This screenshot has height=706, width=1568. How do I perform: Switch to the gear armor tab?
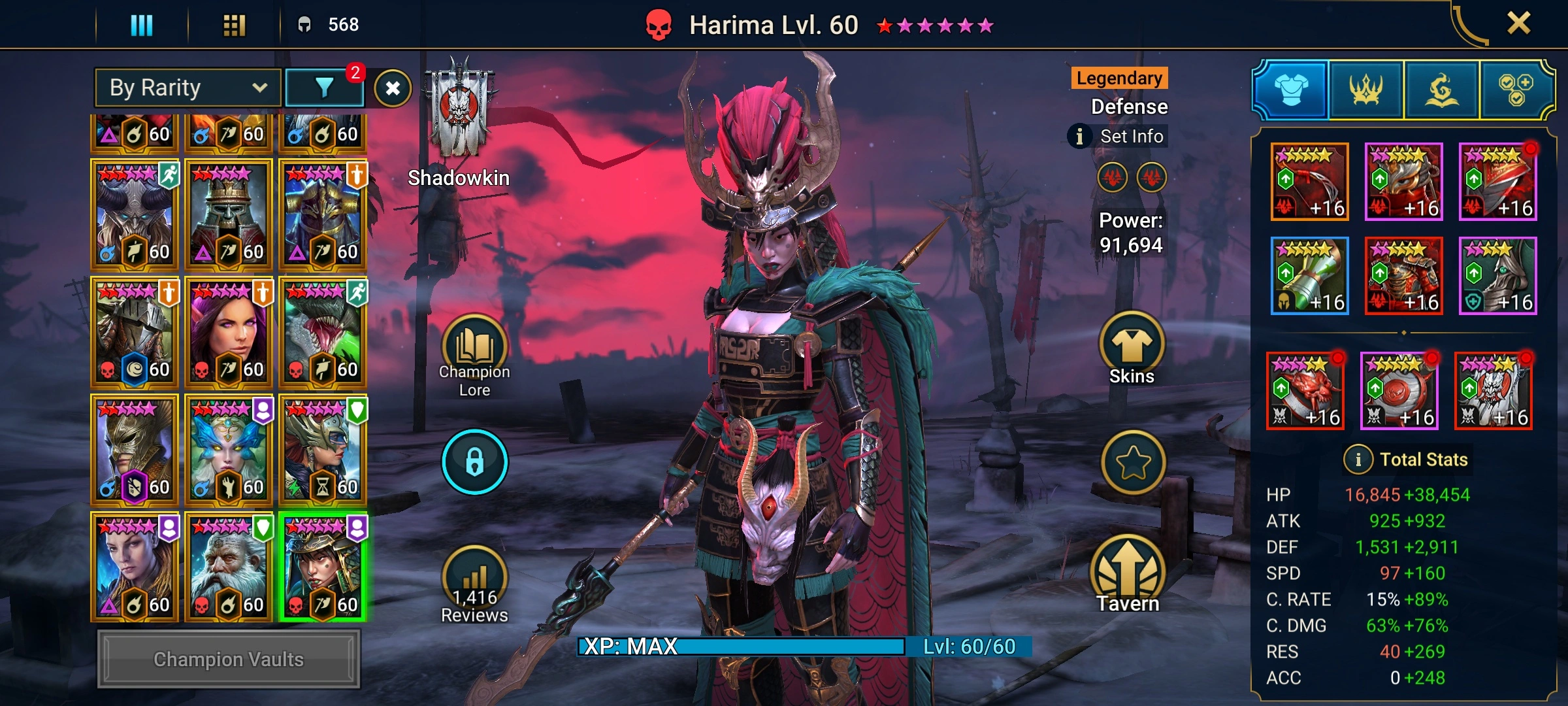click(1291, 90)
